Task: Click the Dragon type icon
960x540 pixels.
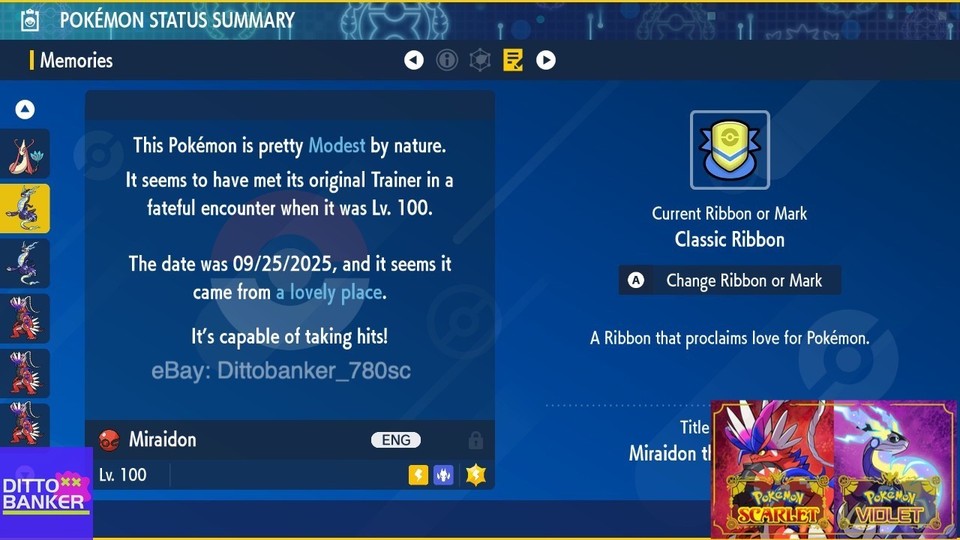Action: [x=443, y=475]
